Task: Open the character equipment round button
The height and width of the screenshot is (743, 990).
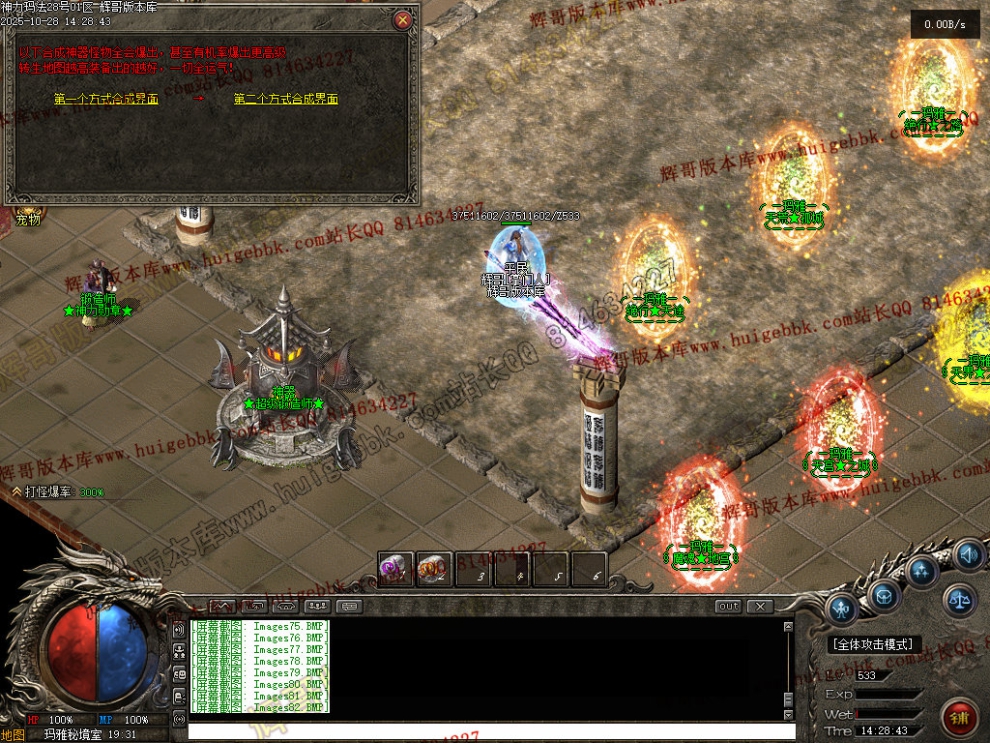Action: click(844, 607)
